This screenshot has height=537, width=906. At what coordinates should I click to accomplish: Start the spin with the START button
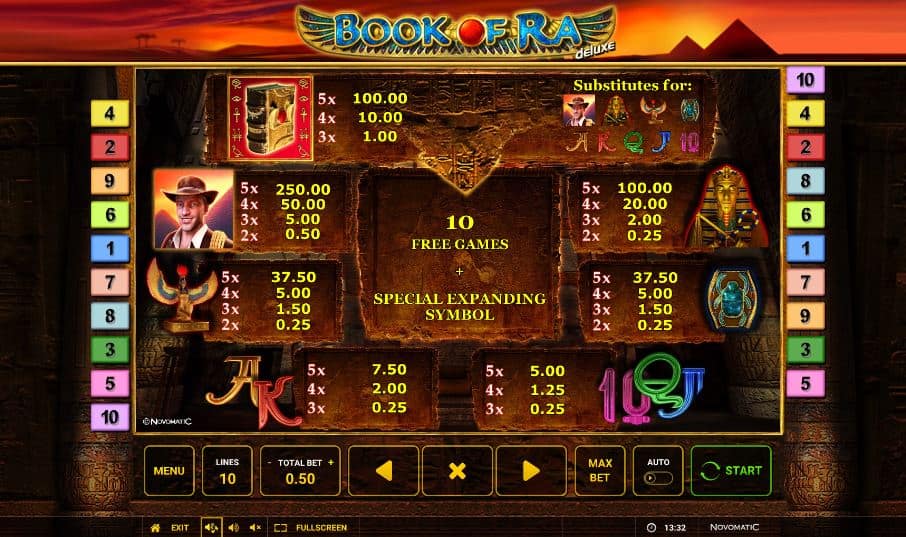[731, 470]
